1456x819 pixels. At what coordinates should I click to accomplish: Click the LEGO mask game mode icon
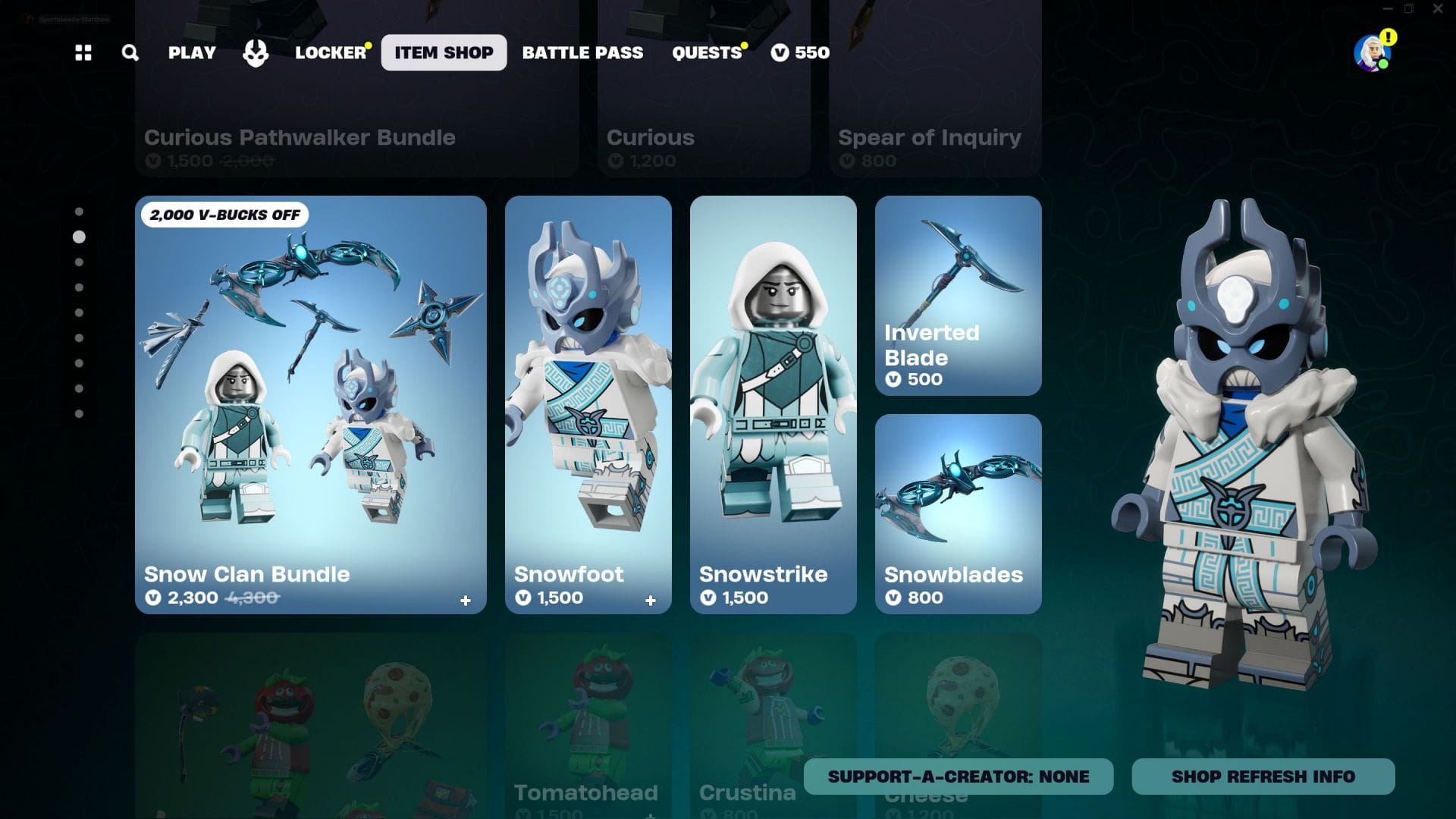(x=256, y=52)
